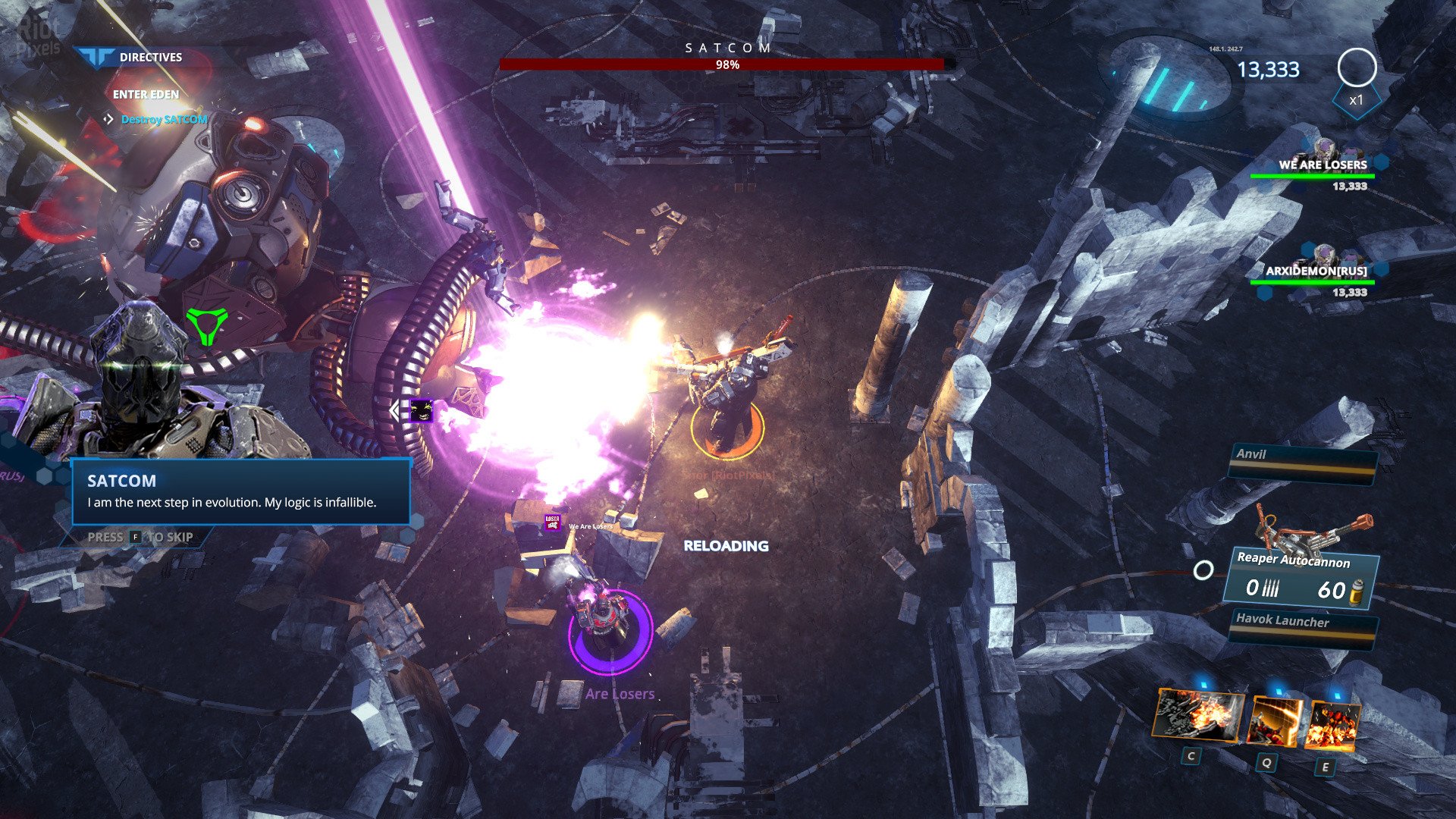Switch to the Havok Launcher slot
This screenshot has height=819, width=1456.
click(x=1303, y=627)
